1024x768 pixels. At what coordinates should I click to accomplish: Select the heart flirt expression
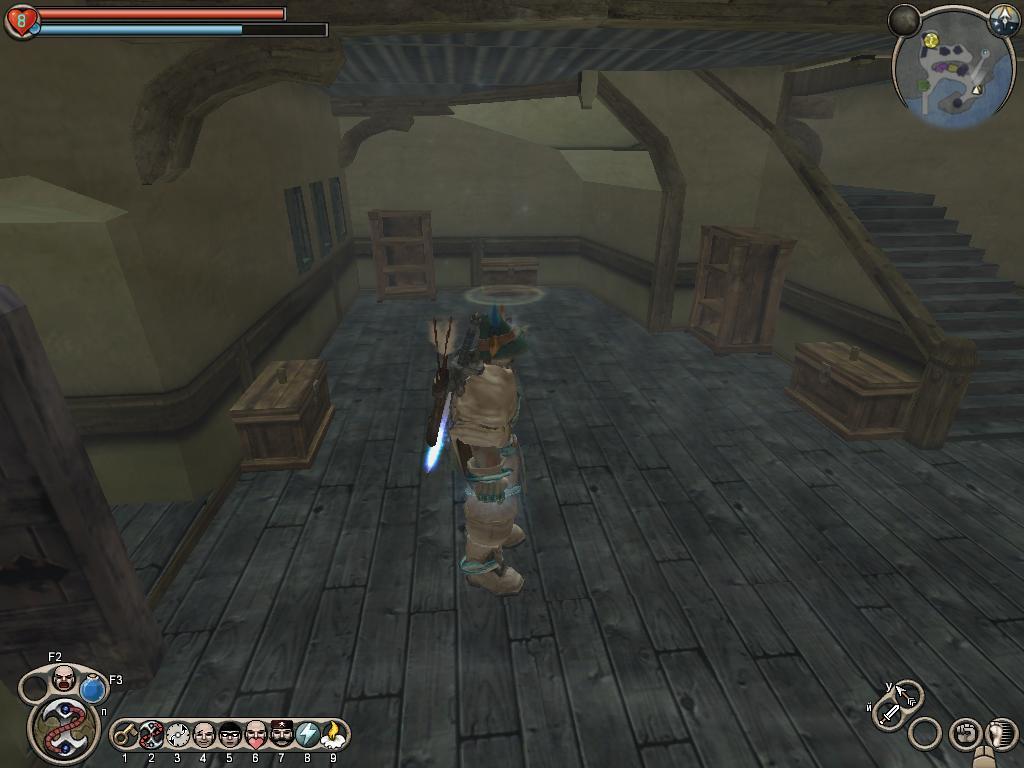coord(255,735)
